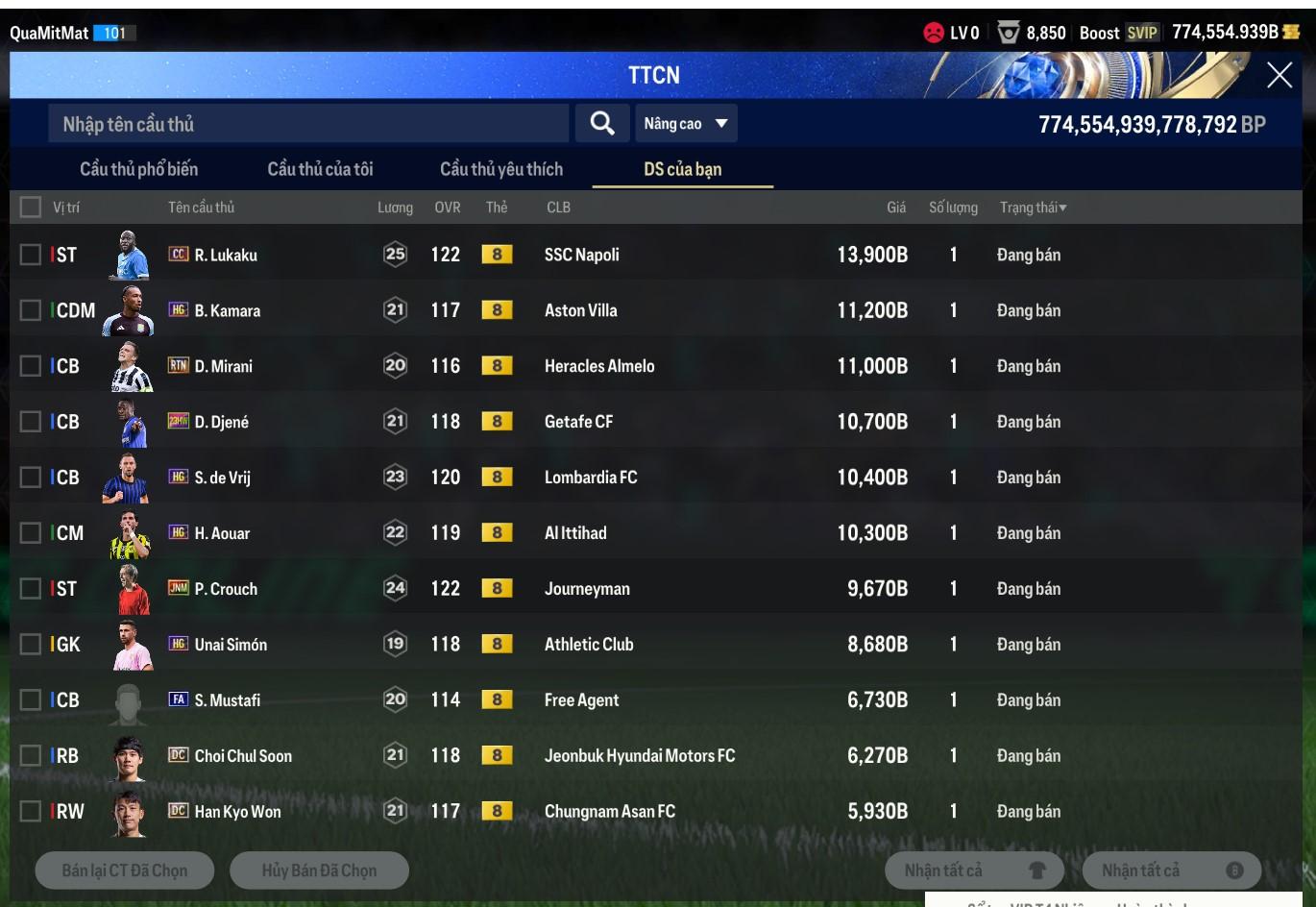Image resolution: width=1316 pixels, height=907 pixels.
Task: Switch to Cầu thủ phổ biến tab
Action: [138, 169]
